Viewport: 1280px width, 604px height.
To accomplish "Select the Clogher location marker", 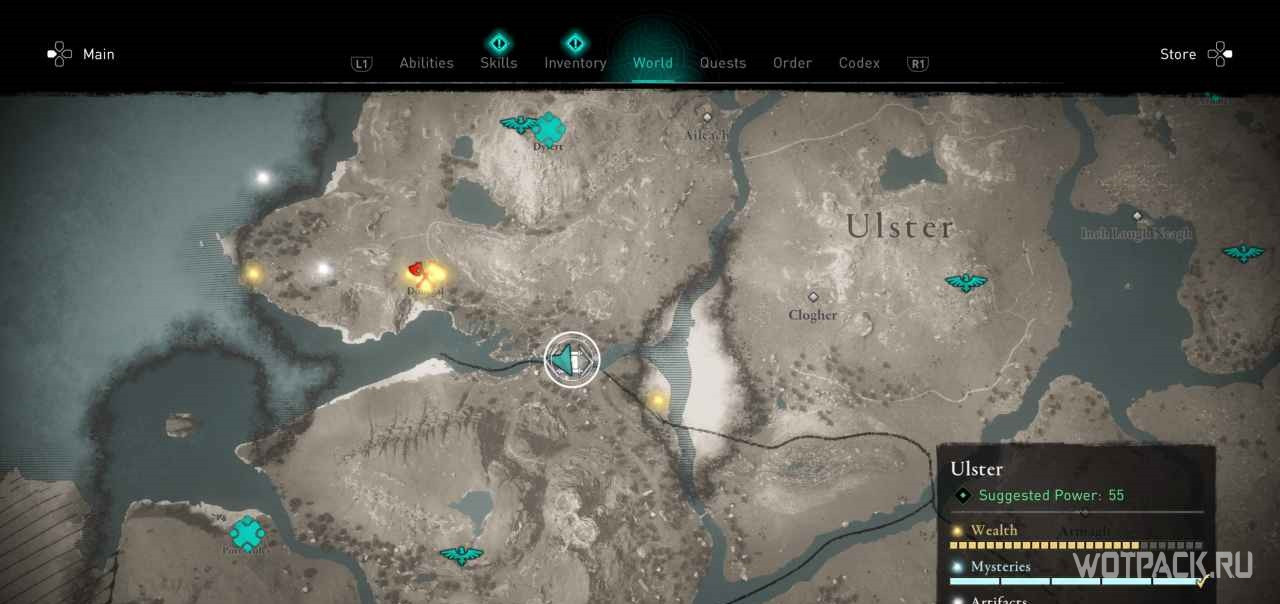I will [x=813, y=298].
